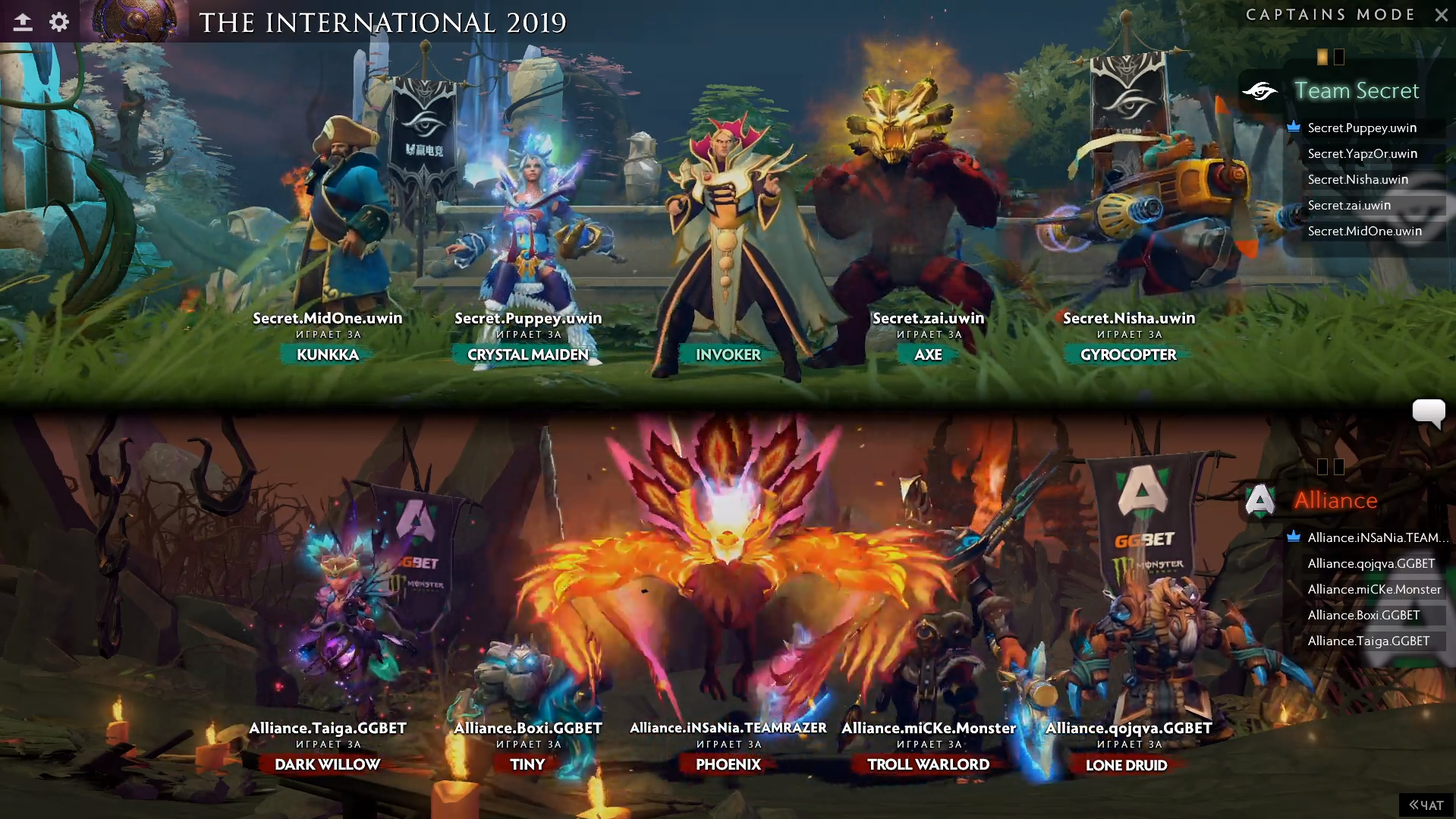Select Alliance.iNSaNia in the roster list
This screenshot has width=1456, height=819.
pyautogui.click(x=1377, y=537)
